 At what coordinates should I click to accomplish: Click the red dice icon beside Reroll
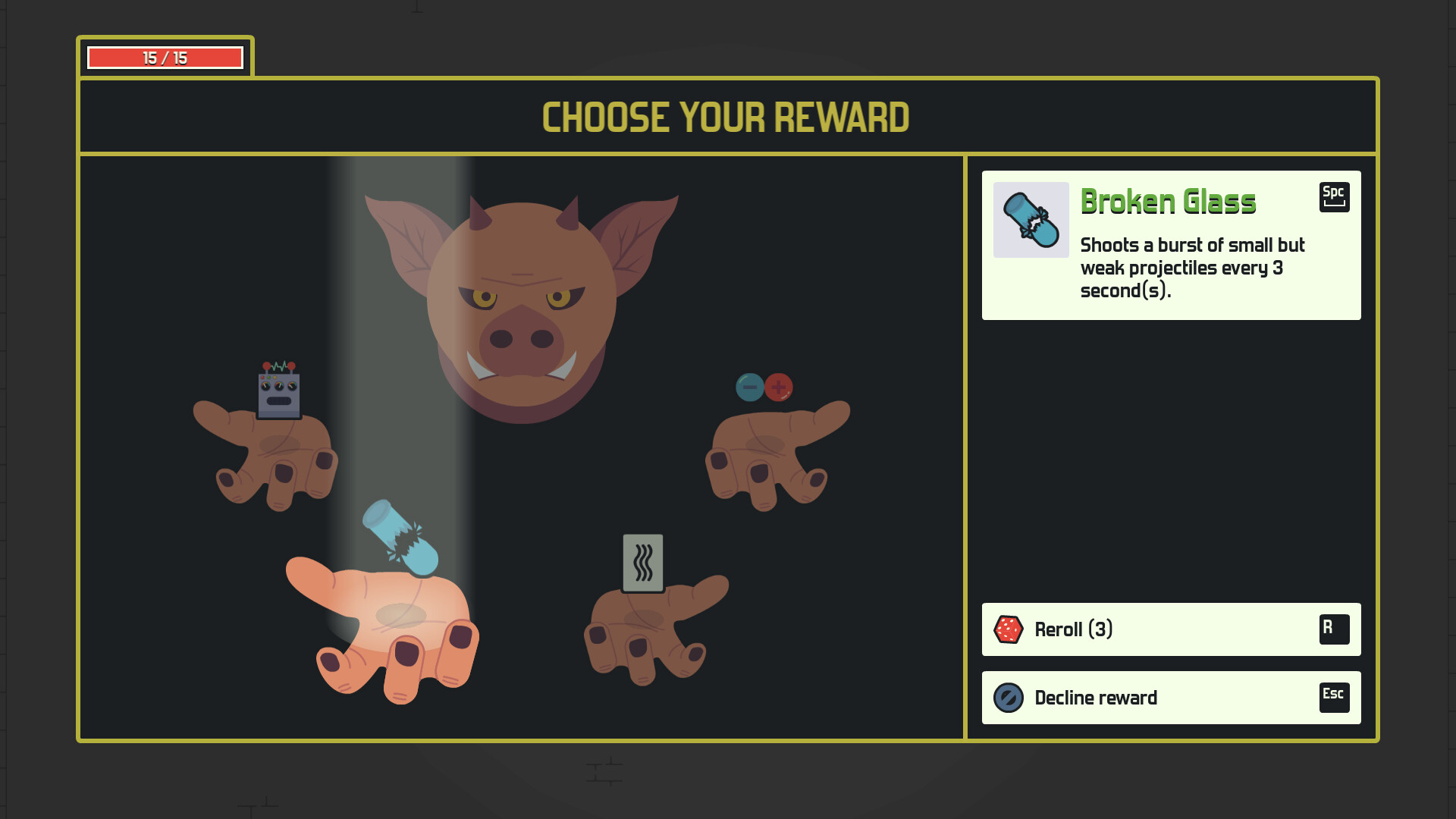point(1009,629)
